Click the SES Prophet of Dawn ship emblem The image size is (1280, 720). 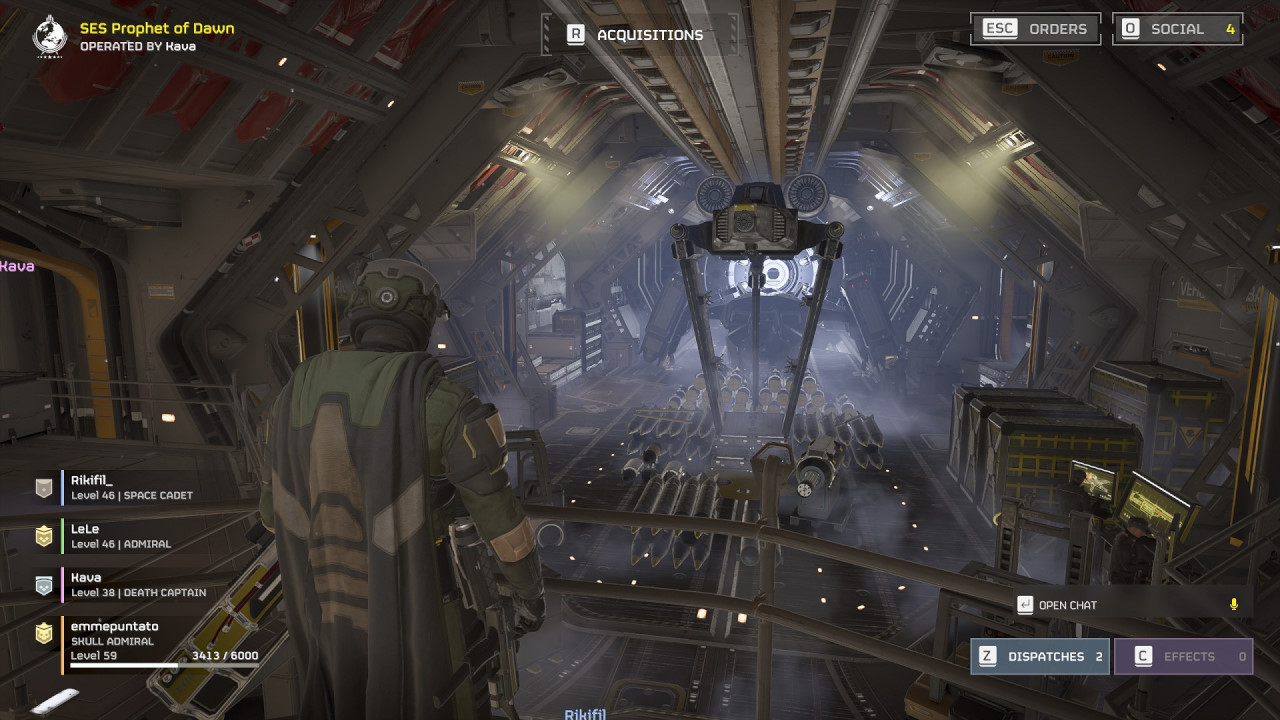[49, 36]
